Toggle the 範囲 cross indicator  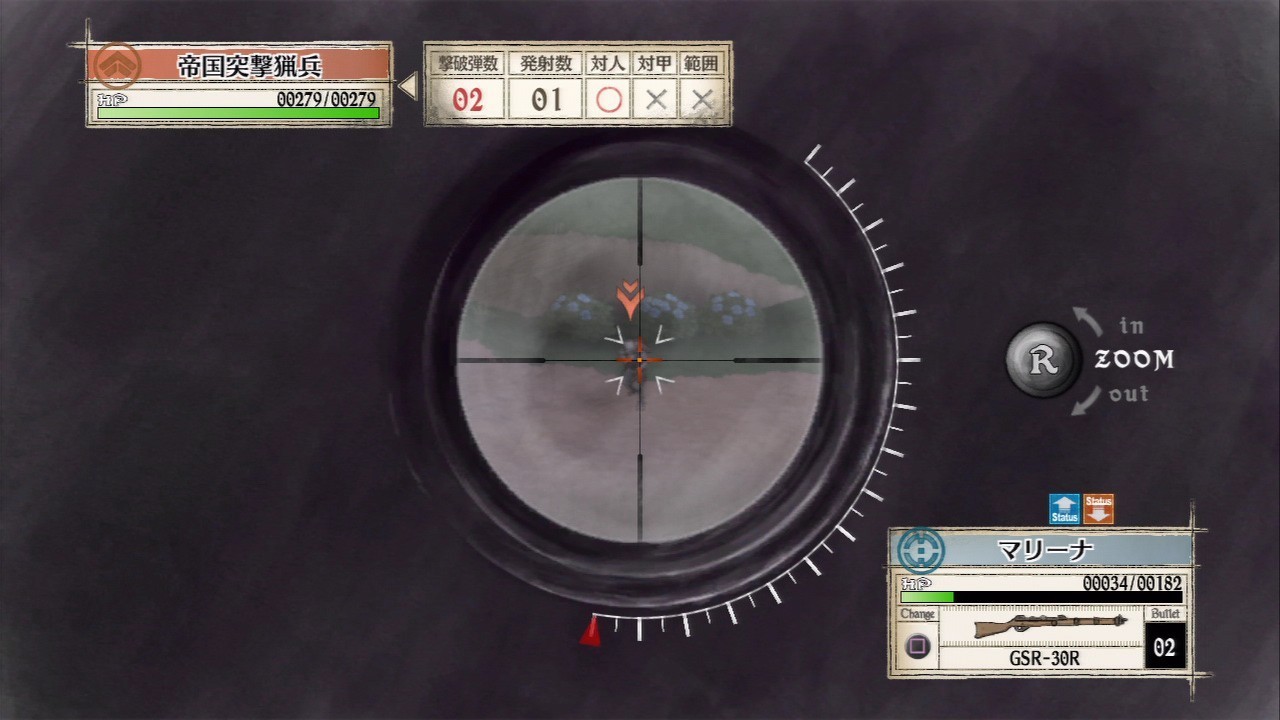pos(700,99)
